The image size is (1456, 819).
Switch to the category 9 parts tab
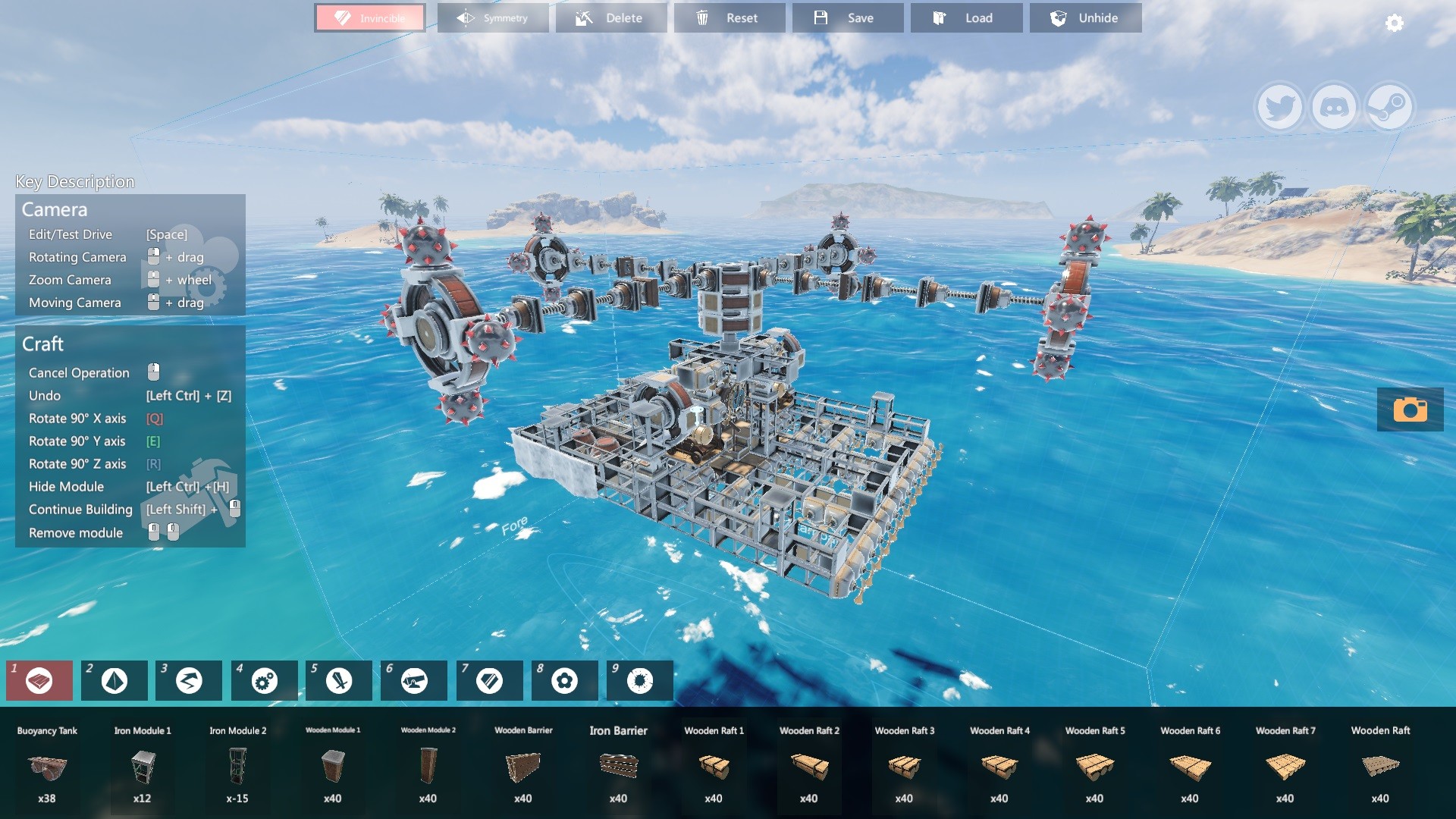pos(639,680)
